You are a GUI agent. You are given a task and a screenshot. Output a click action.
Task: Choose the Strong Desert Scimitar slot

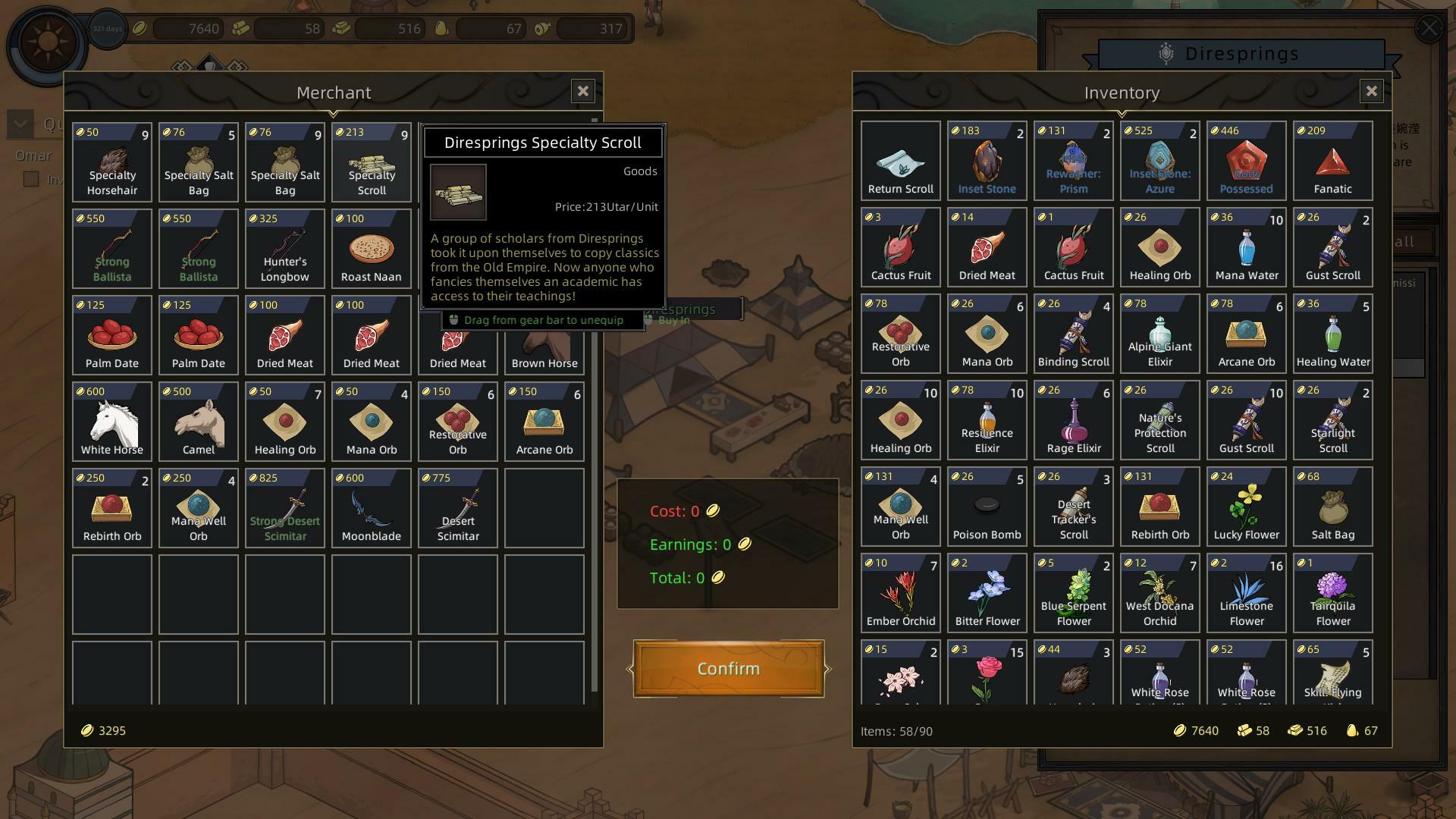click(285, 508)
